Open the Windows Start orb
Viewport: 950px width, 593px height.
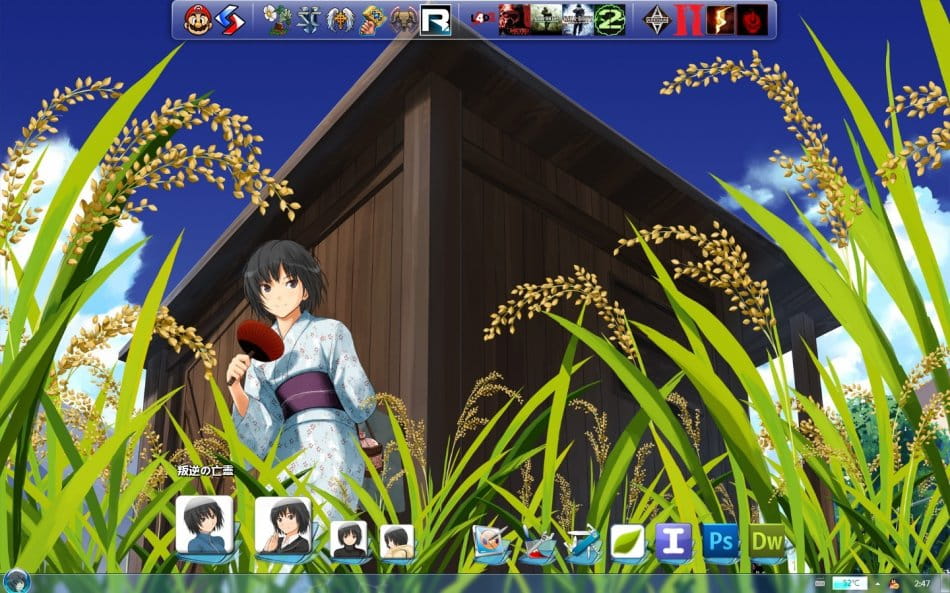pos(16,581)
